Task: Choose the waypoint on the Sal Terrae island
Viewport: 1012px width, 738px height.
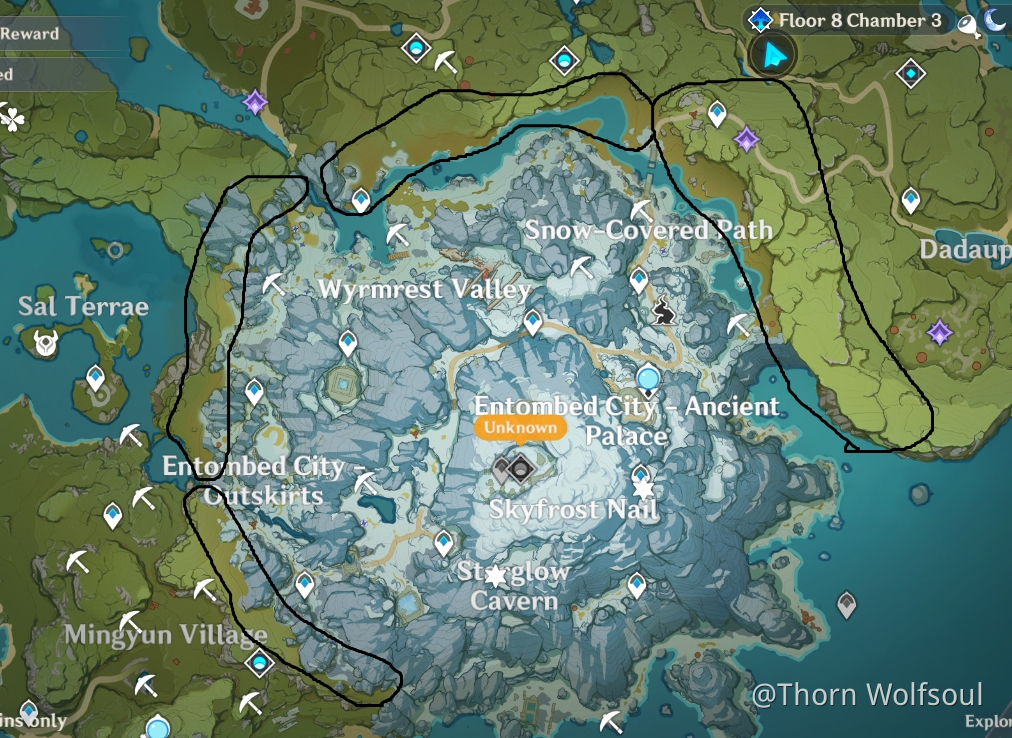Action: click(x=95, y=378)
